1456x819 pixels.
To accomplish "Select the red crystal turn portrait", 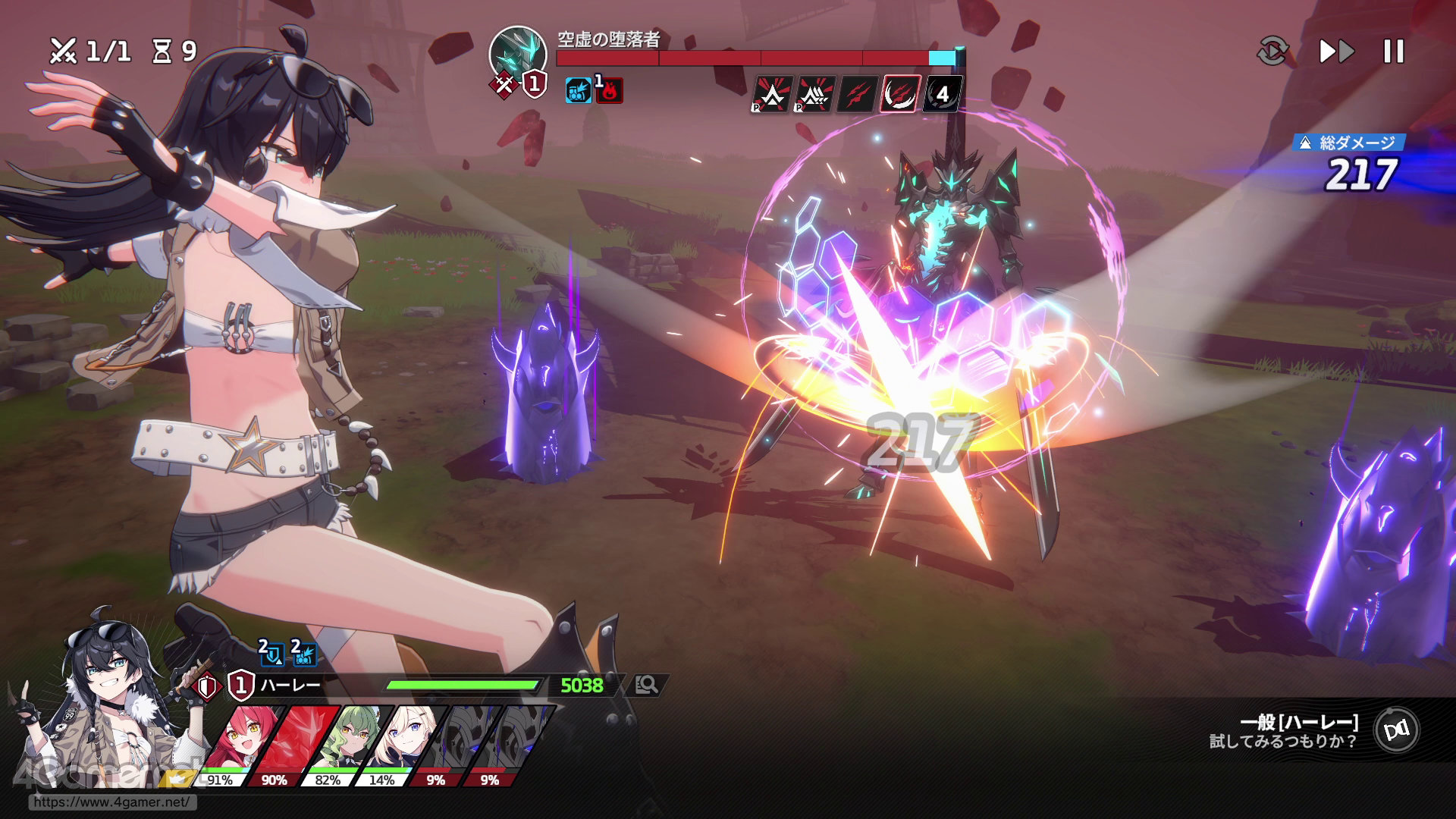I will pos(294,739).
